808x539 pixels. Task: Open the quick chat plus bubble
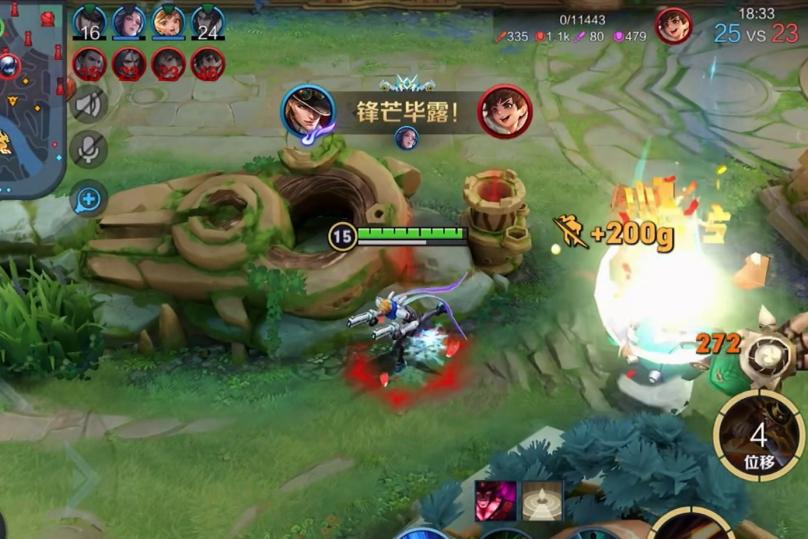89,199
